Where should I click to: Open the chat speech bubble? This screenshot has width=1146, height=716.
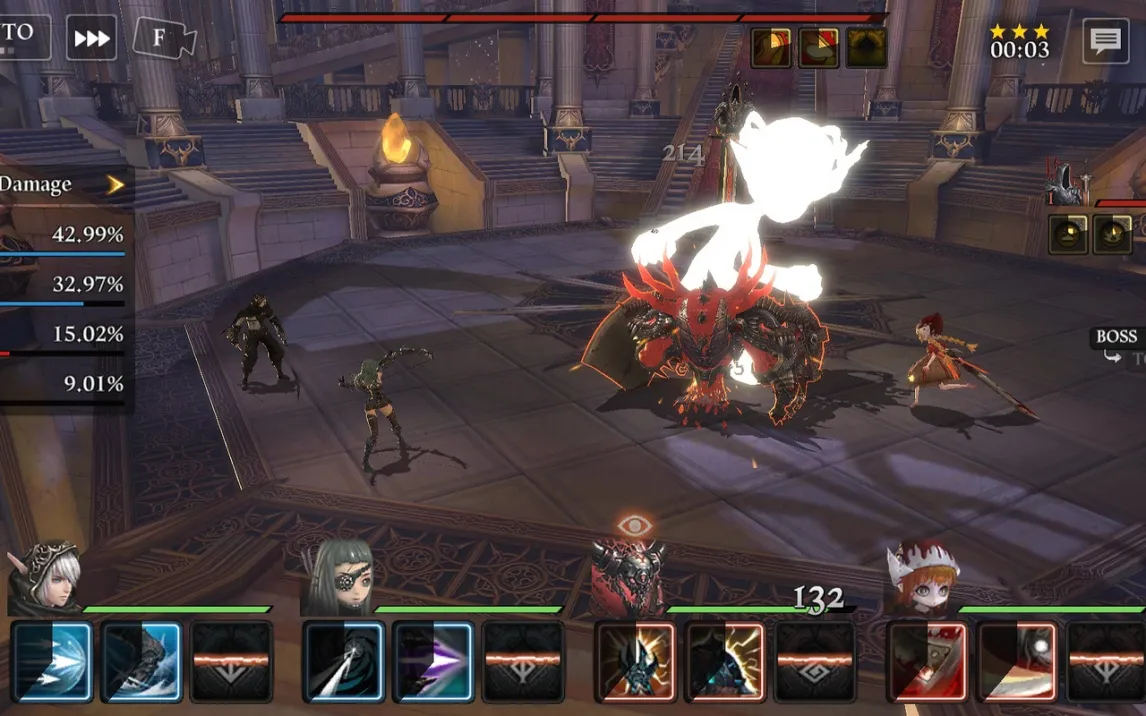[1105, 40]
